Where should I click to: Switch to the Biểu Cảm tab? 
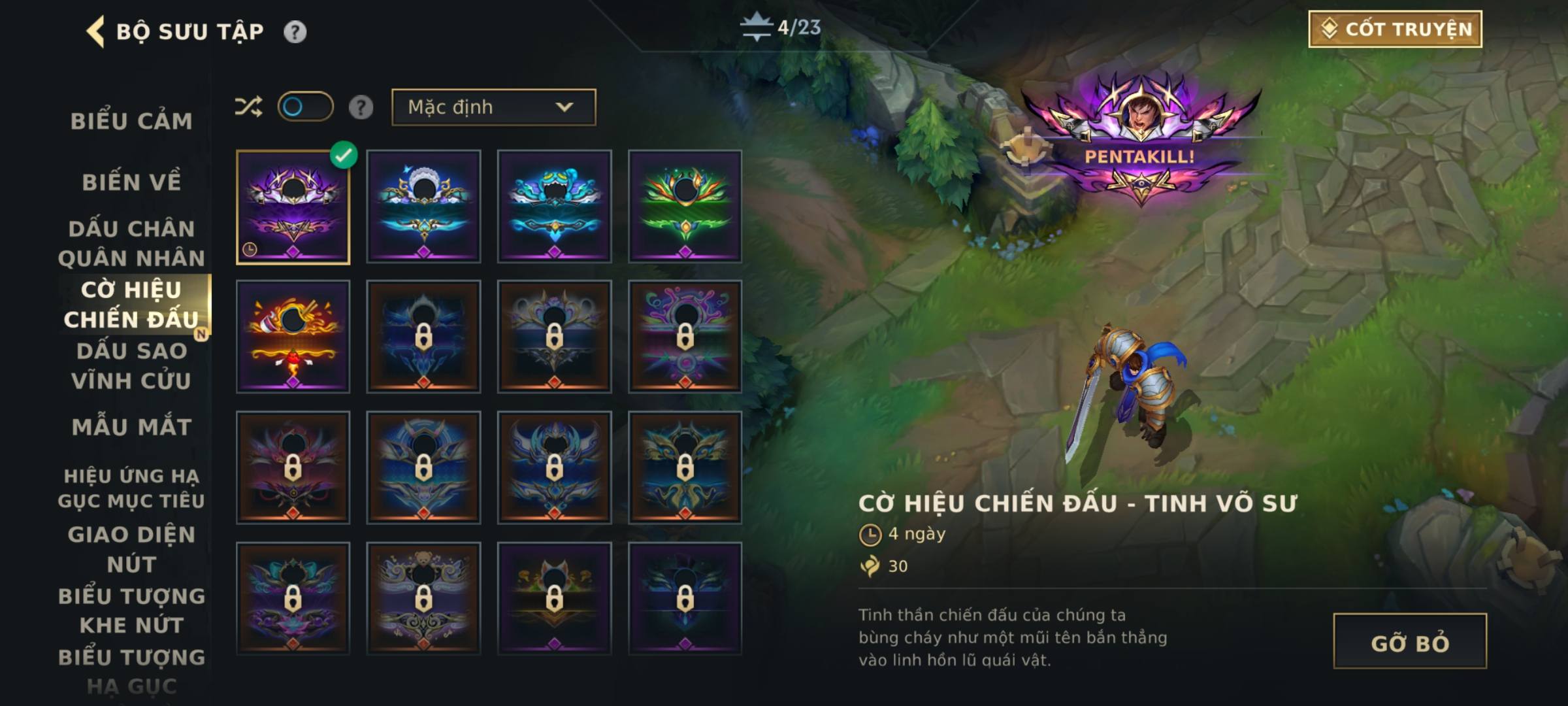coord(131,121)
